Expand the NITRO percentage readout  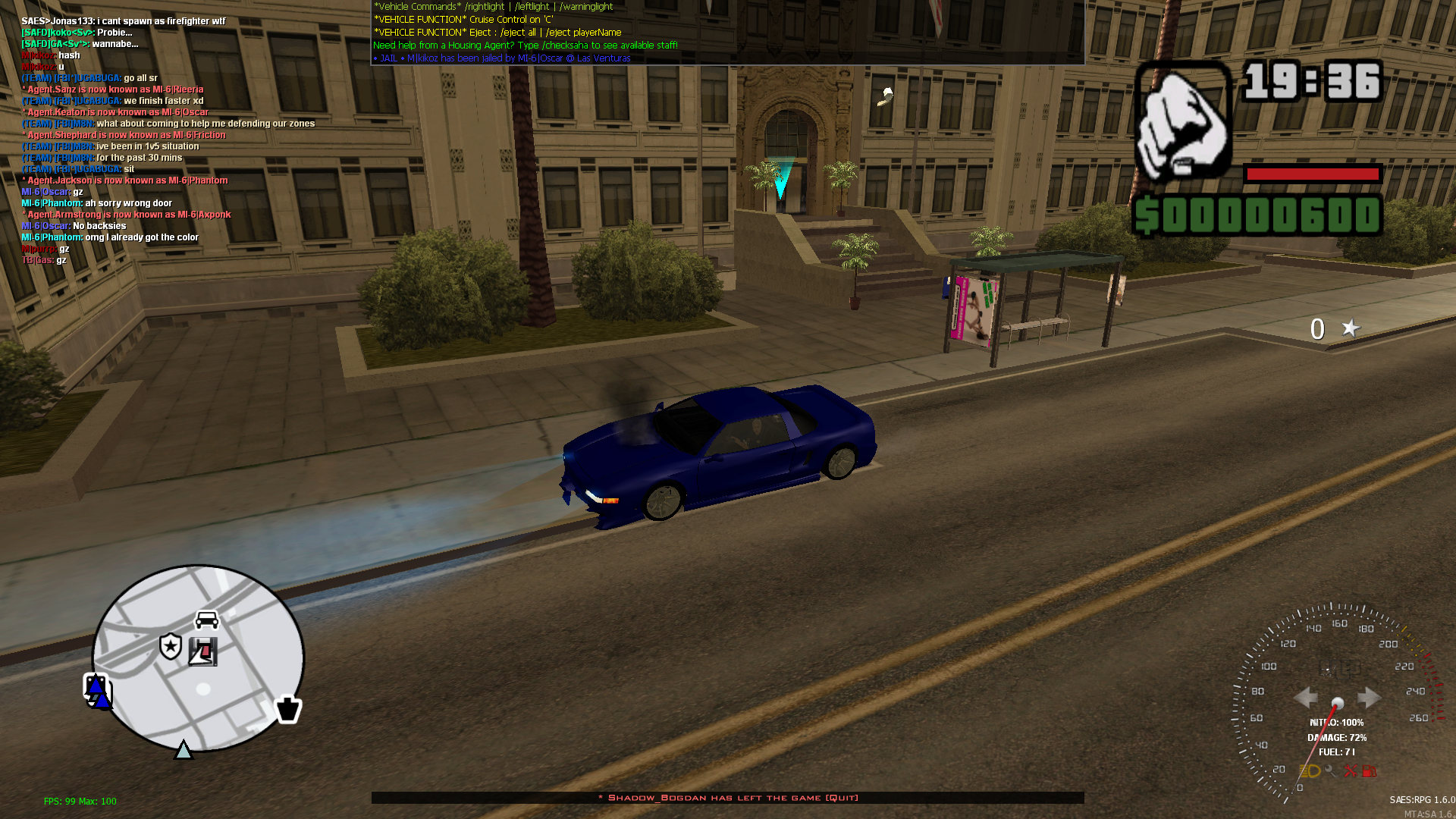(1336, 723)
